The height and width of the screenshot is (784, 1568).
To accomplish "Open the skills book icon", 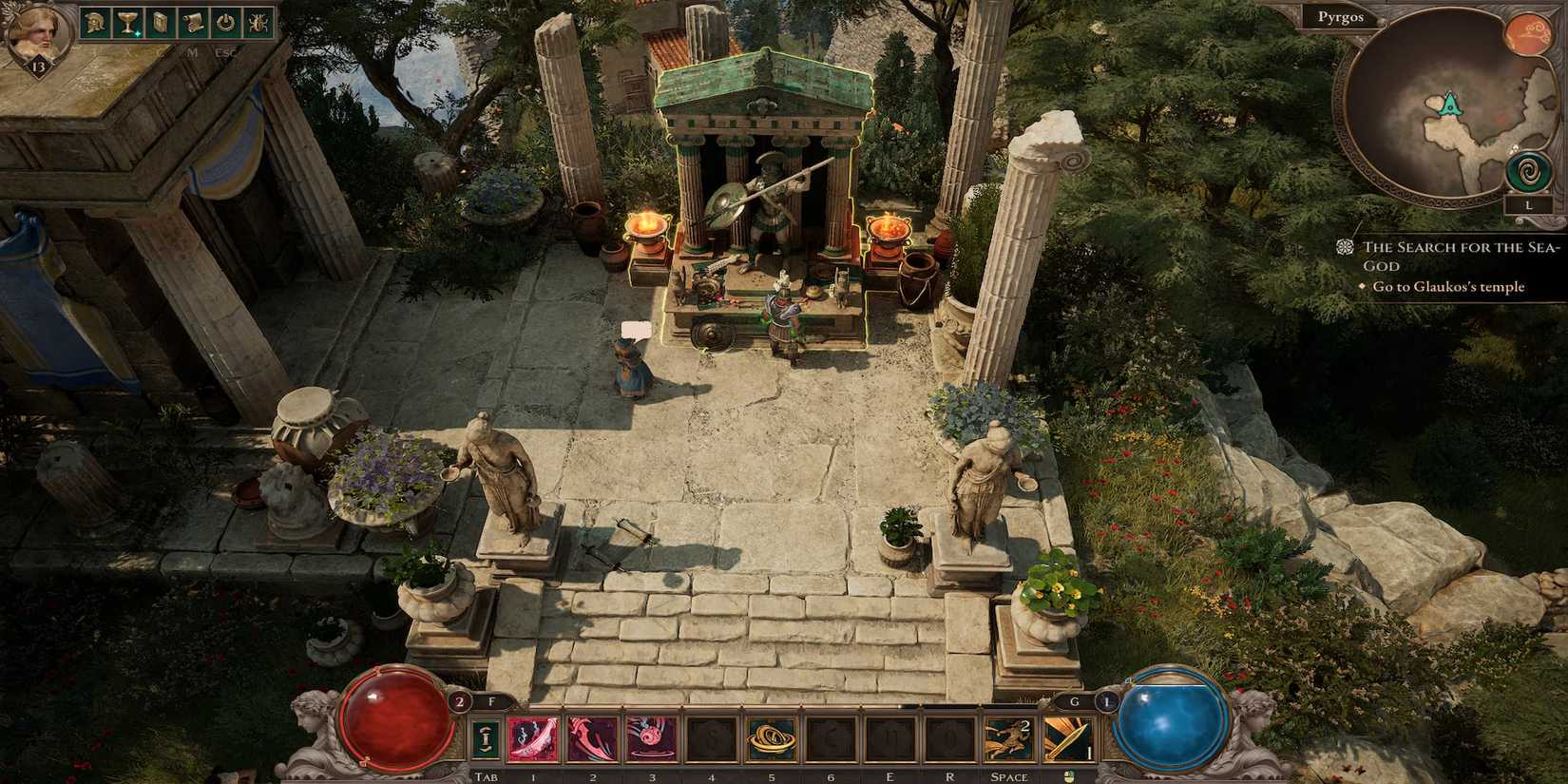I will click(160, 24).
